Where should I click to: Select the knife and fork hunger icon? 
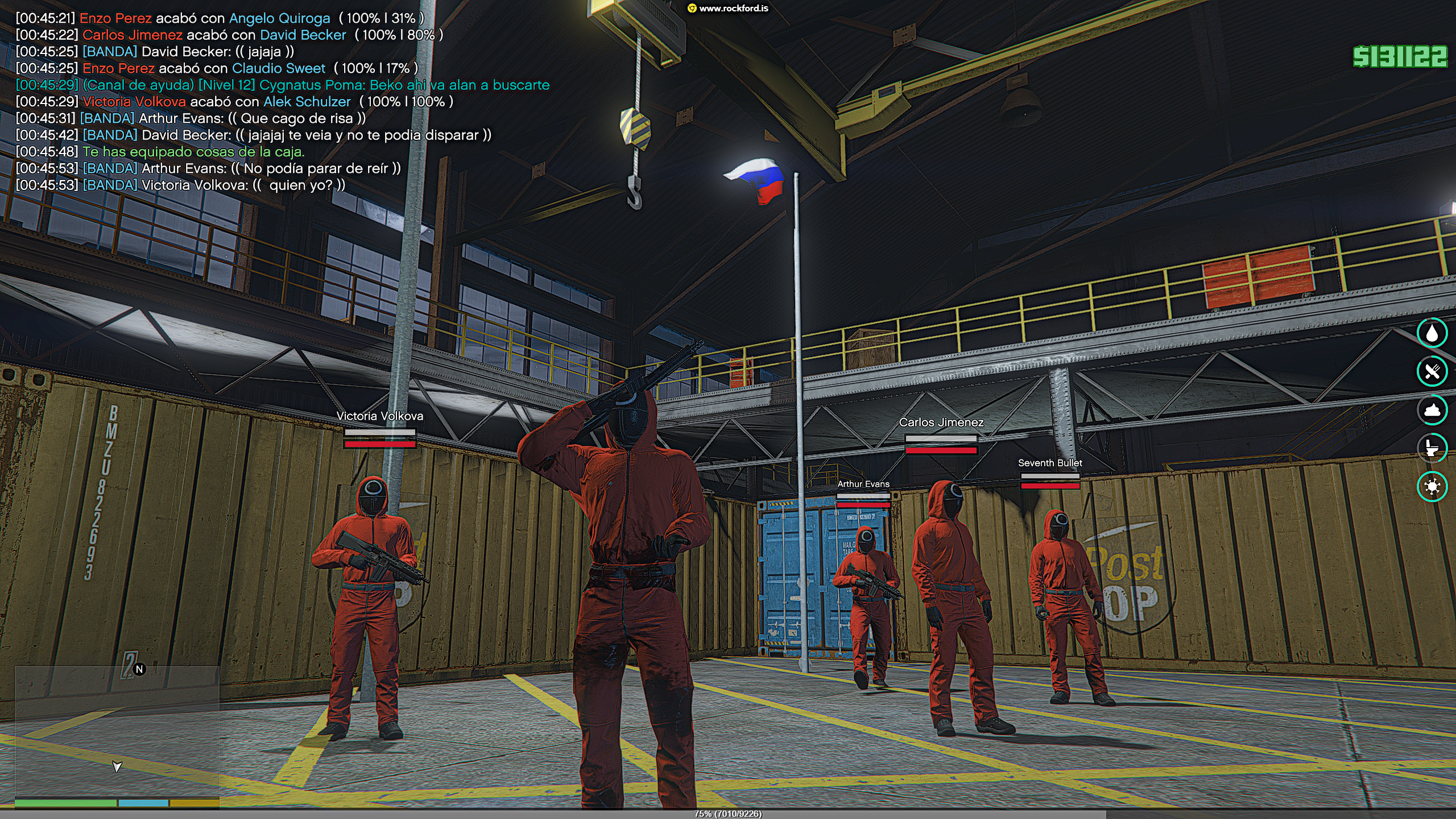click(1432, 371)
